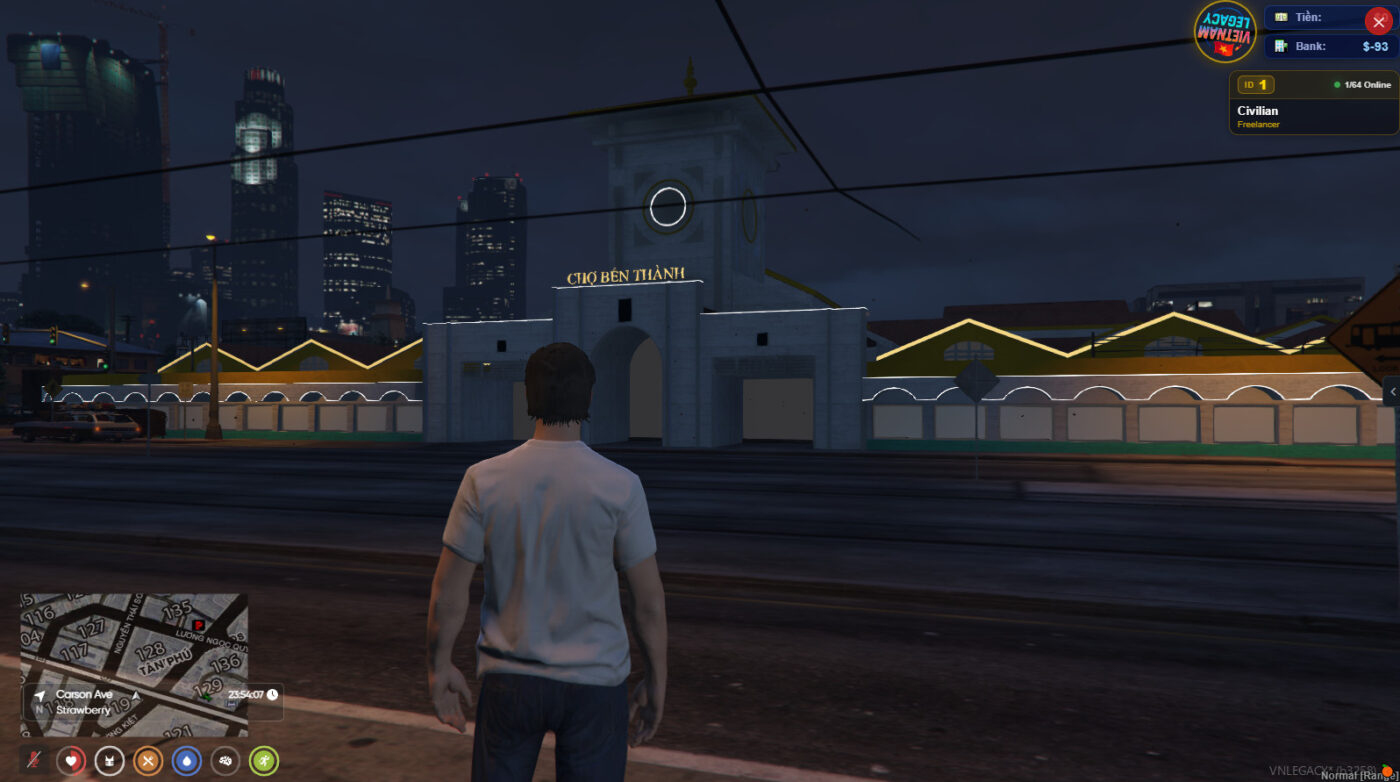Screen dimensions: 1400x782
Task: Select the blue water drop thirst icon
Action: (187, 761)
